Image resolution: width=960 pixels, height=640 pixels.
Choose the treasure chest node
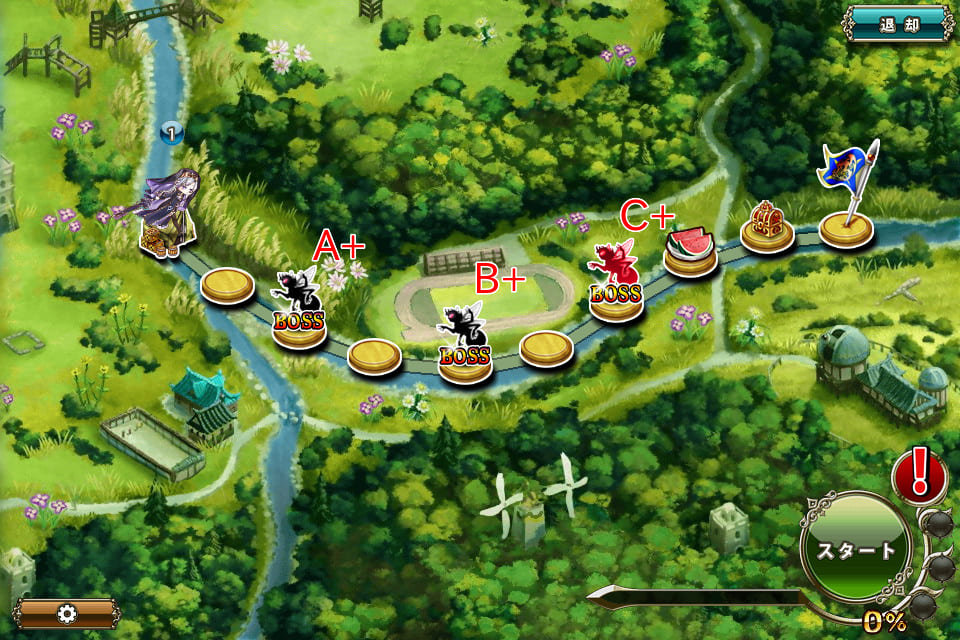click(x=767, y=226)
